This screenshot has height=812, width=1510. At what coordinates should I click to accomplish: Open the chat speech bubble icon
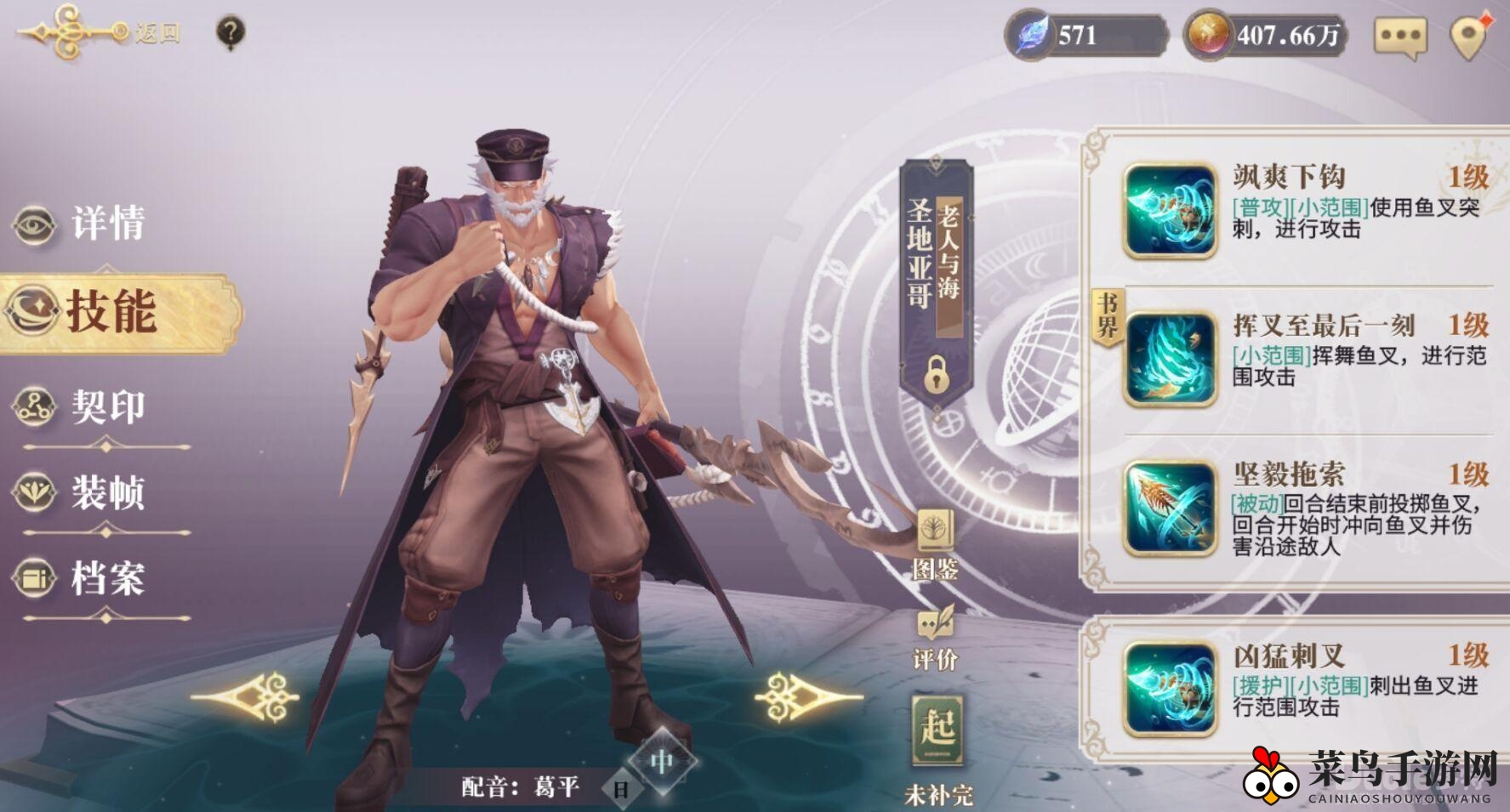(x=1399, y=37)
